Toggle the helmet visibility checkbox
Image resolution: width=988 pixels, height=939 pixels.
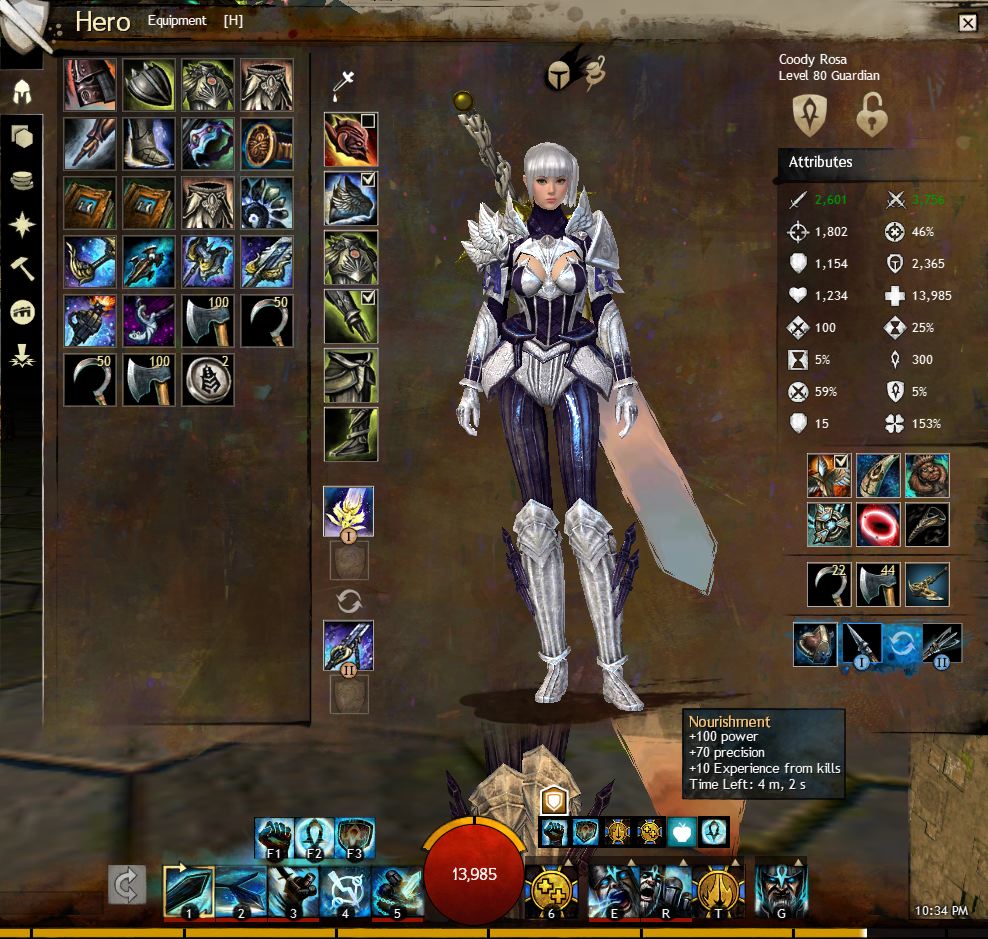[x=368, y=121]
